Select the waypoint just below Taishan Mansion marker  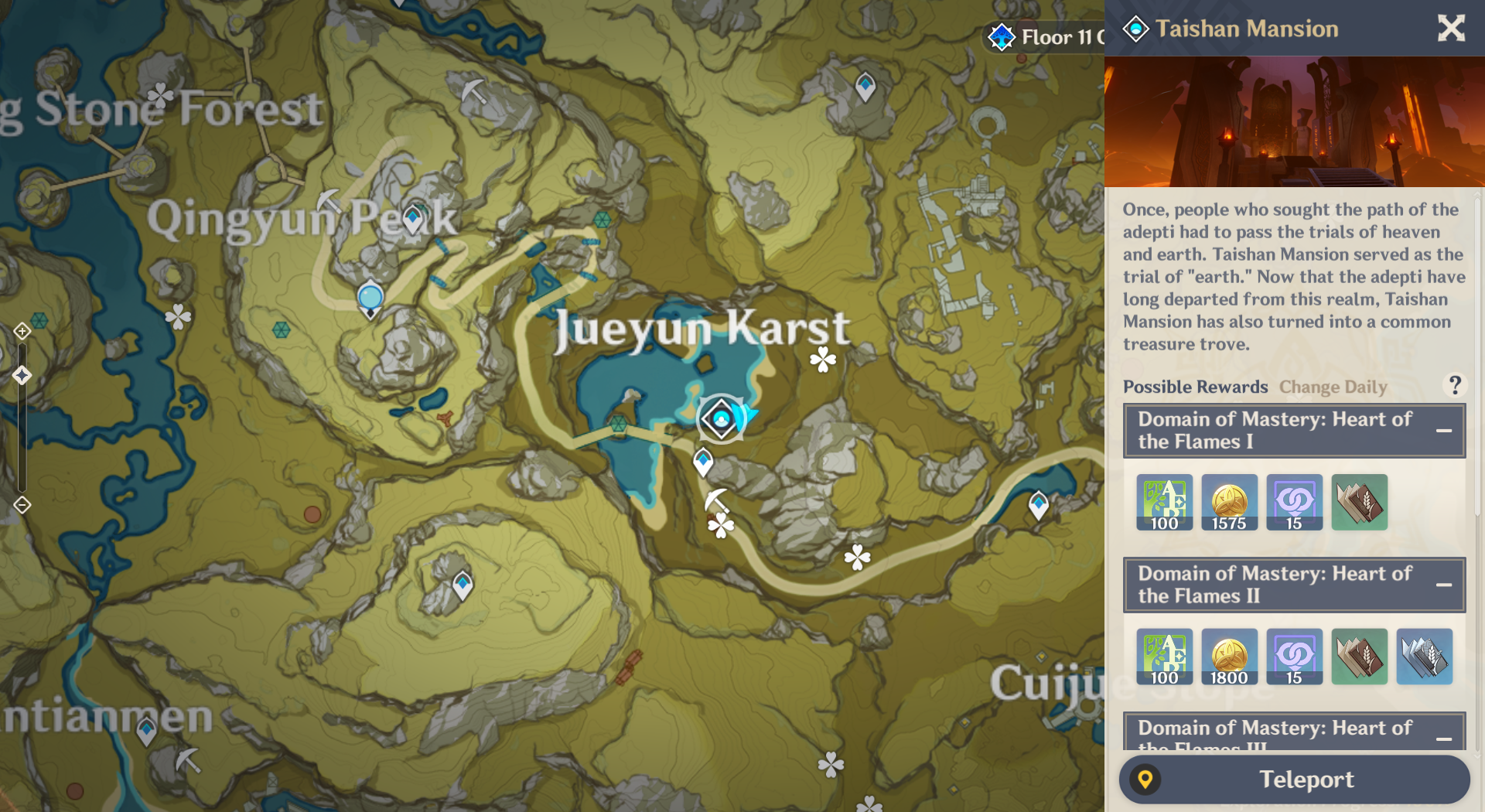click(702, 462)
